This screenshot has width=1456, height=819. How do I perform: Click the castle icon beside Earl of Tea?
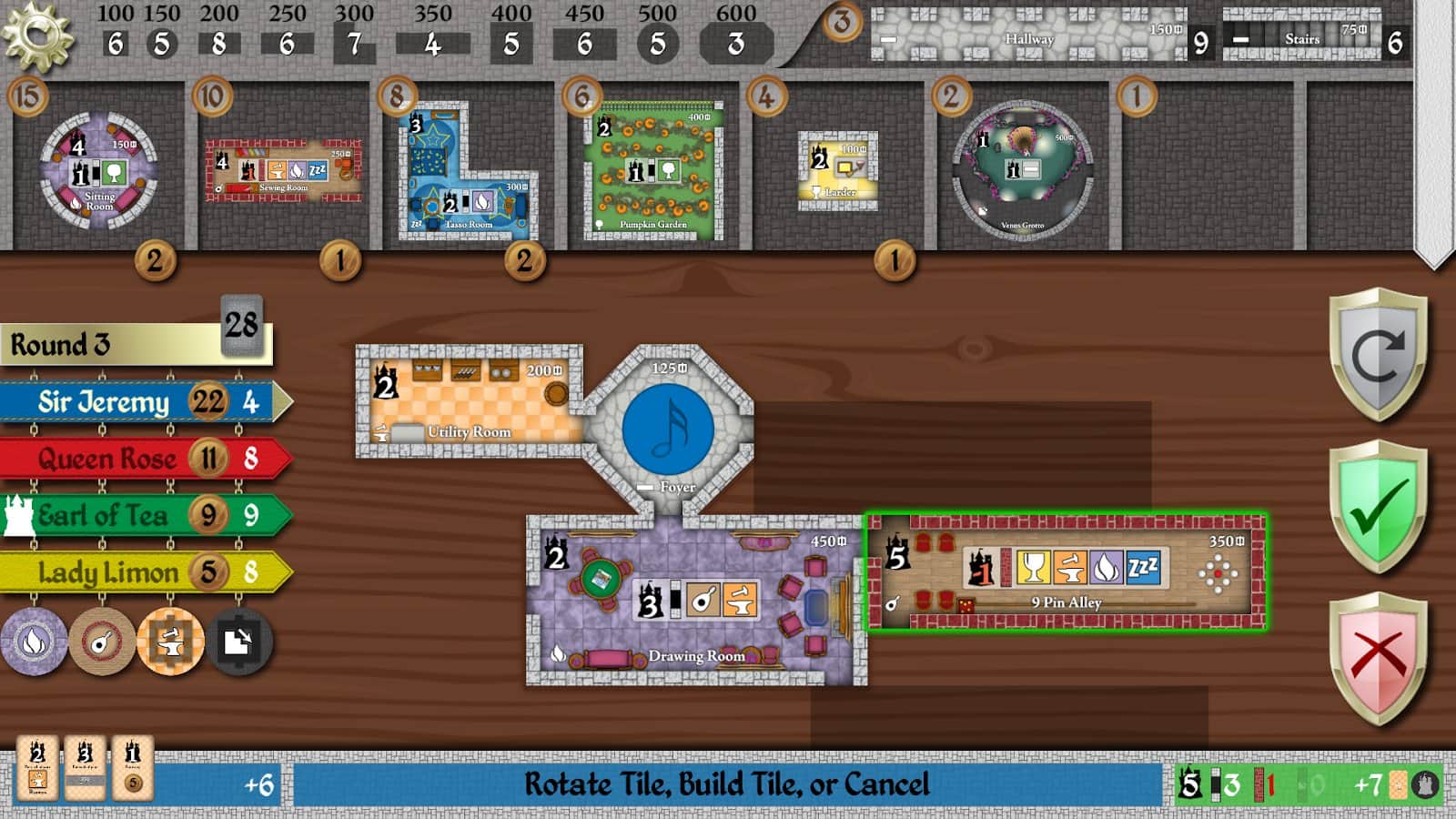tap(18, 516)
